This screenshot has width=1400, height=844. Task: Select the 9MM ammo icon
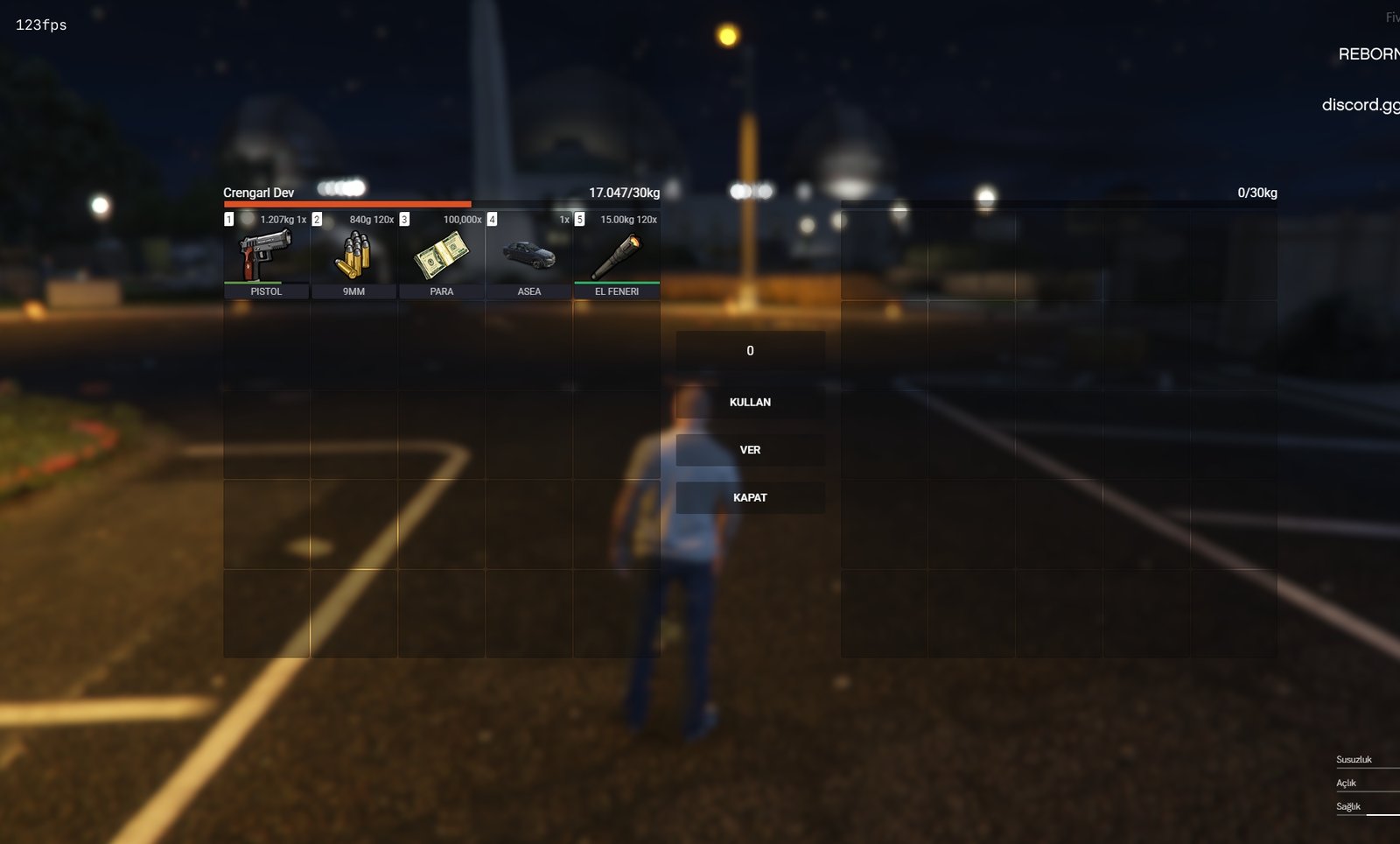(x=353, y=253)
